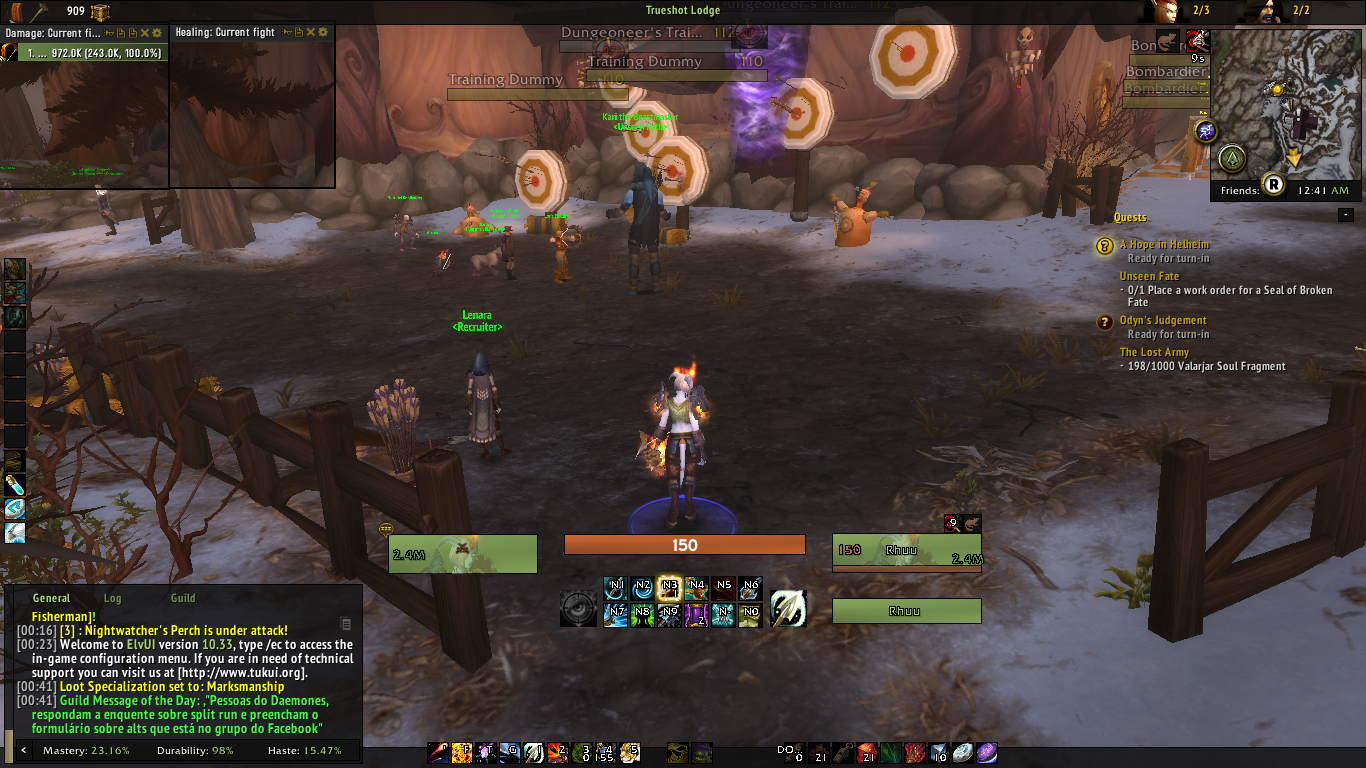Use the purple portal N- ability with 2 charges
Viewport: 1366px width, 768px height.
coord(695,615)
